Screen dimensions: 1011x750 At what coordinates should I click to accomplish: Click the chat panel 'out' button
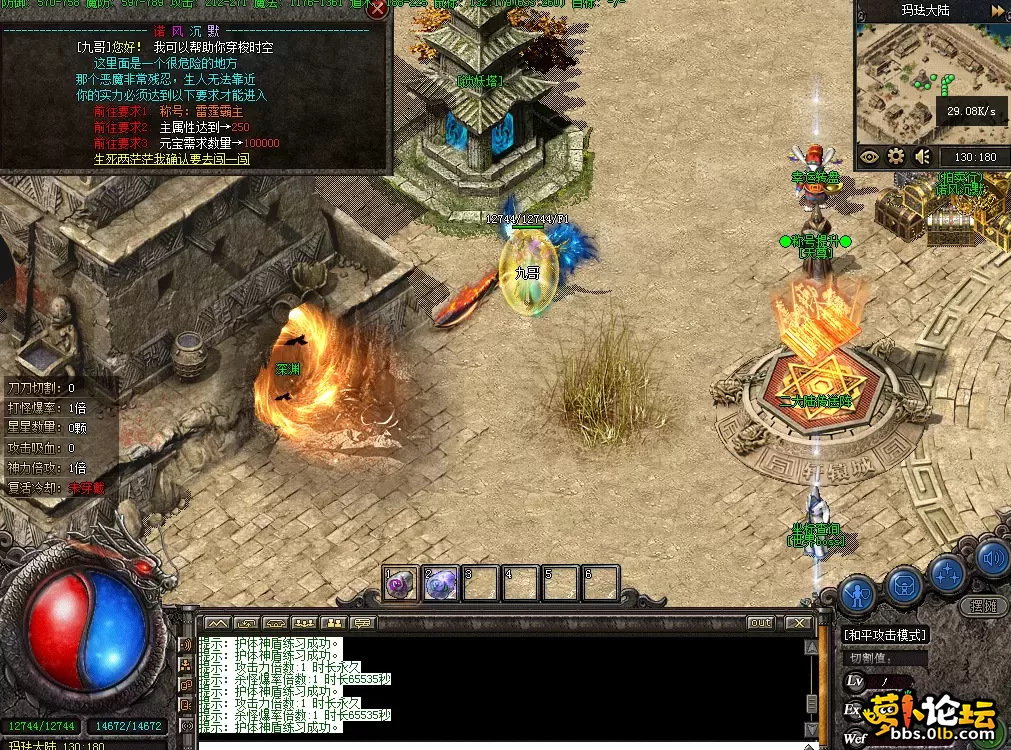761,623
